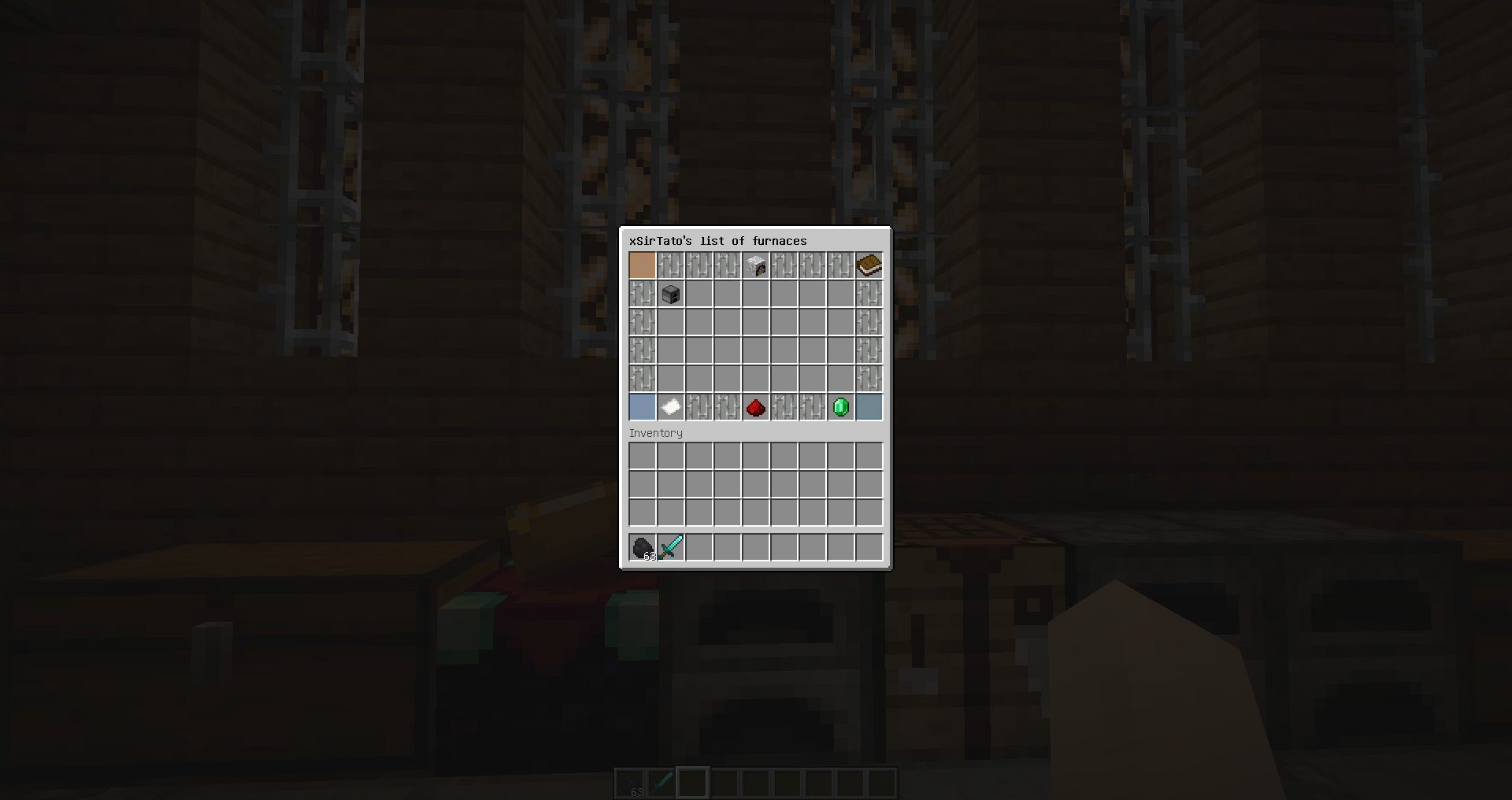The width and height of the screenshot is (1512, 800).
Task: Click the white dye item next to the left pane
Action: pyautogui.click(x=670, y=407)
